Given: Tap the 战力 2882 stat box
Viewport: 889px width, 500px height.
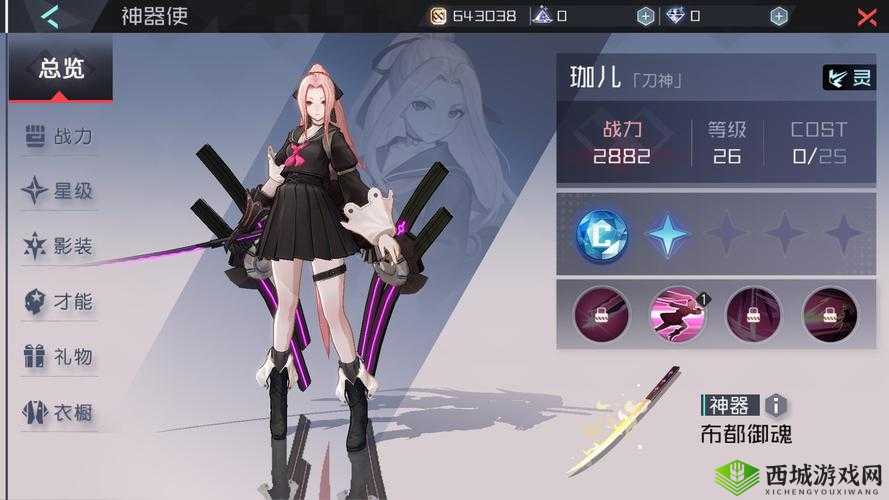Looking at the screenshot, I should pos(622,143).
